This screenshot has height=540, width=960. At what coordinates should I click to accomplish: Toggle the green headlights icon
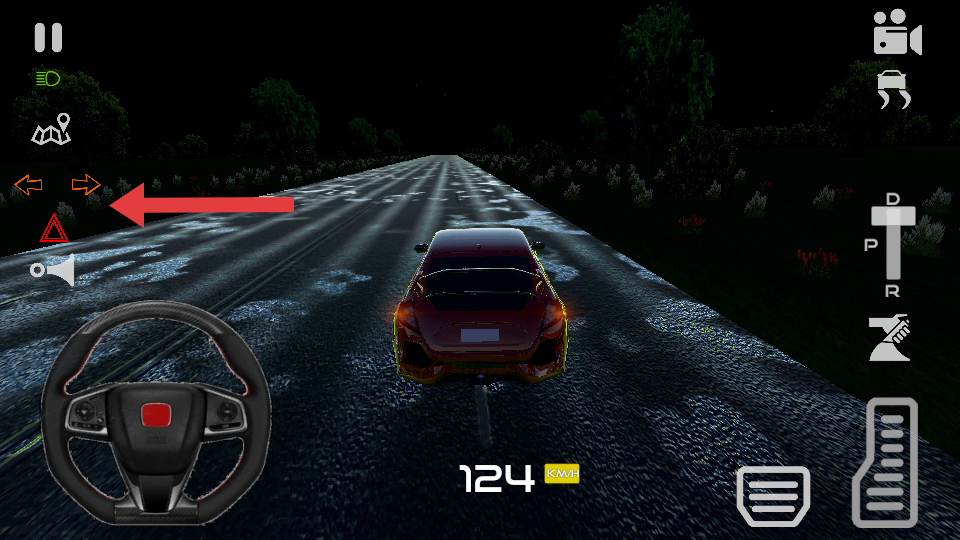click(48, 78)
